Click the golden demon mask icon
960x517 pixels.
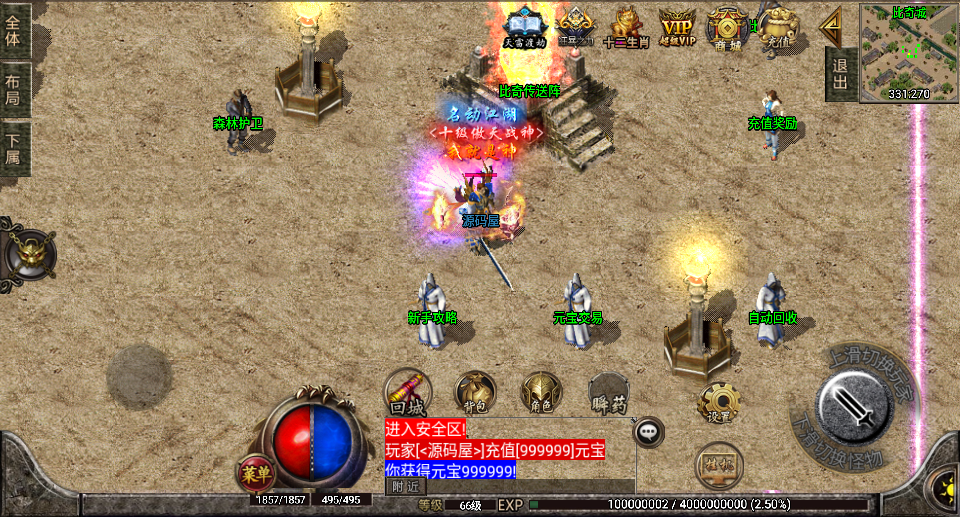27,252
